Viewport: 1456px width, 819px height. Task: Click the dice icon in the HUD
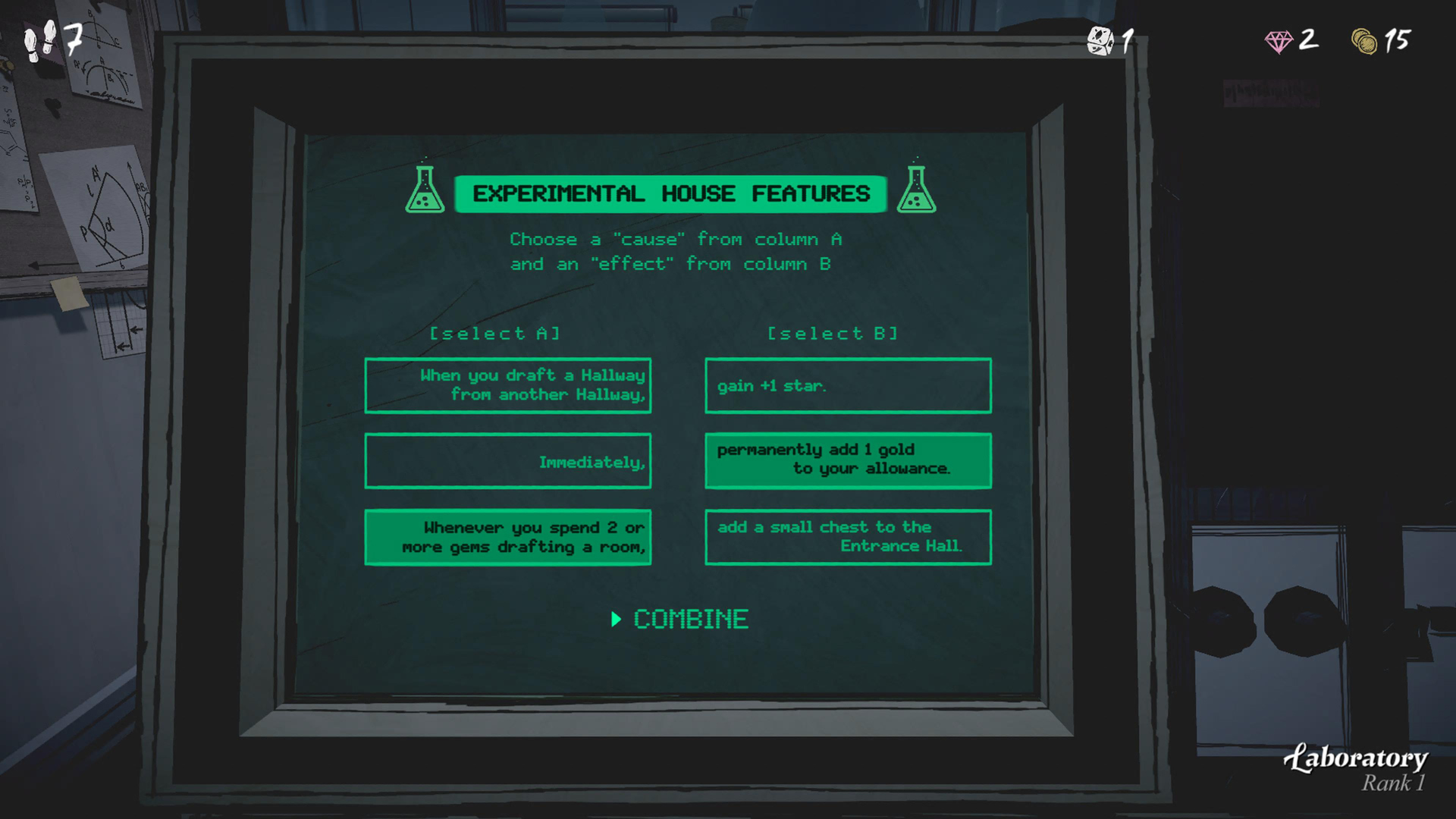tap(1099, 39)
